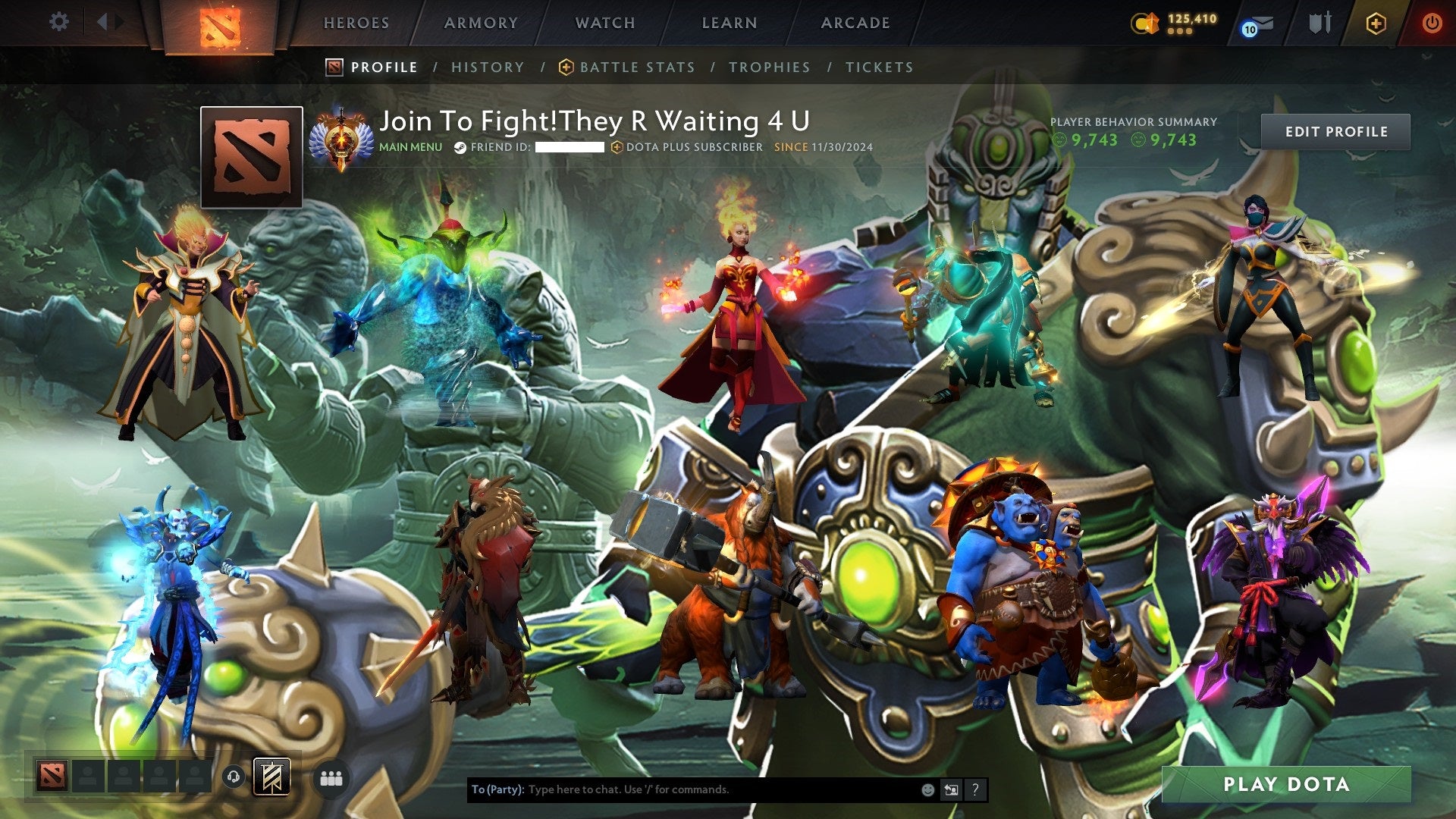The width and height of the screenshot is (1456, 819).
Task: Open the emoticon picker beside the chat box
Action: 927,789
